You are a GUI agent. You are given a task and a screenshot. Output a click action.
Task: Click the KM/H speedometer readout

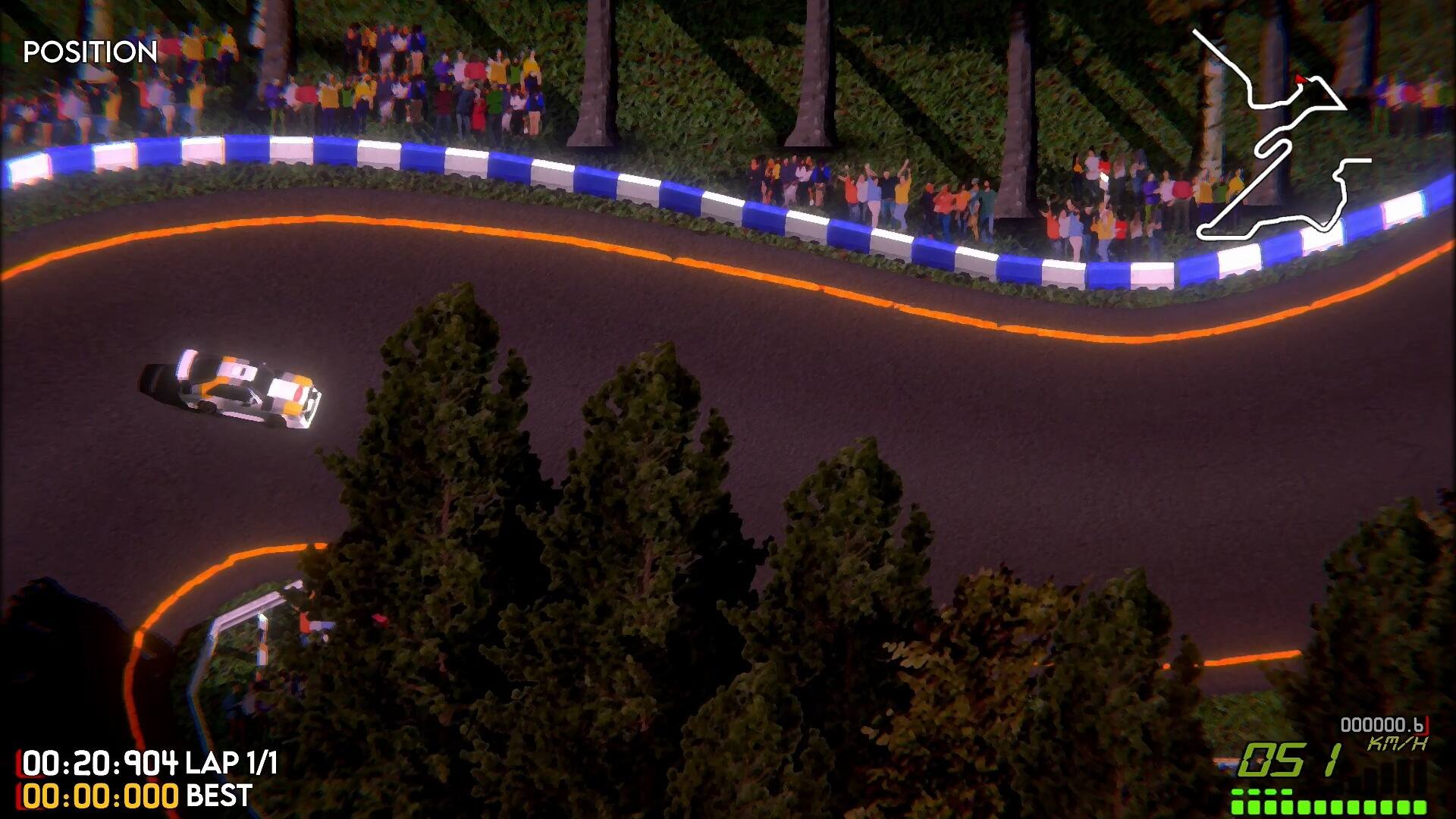pos(1397,743)
